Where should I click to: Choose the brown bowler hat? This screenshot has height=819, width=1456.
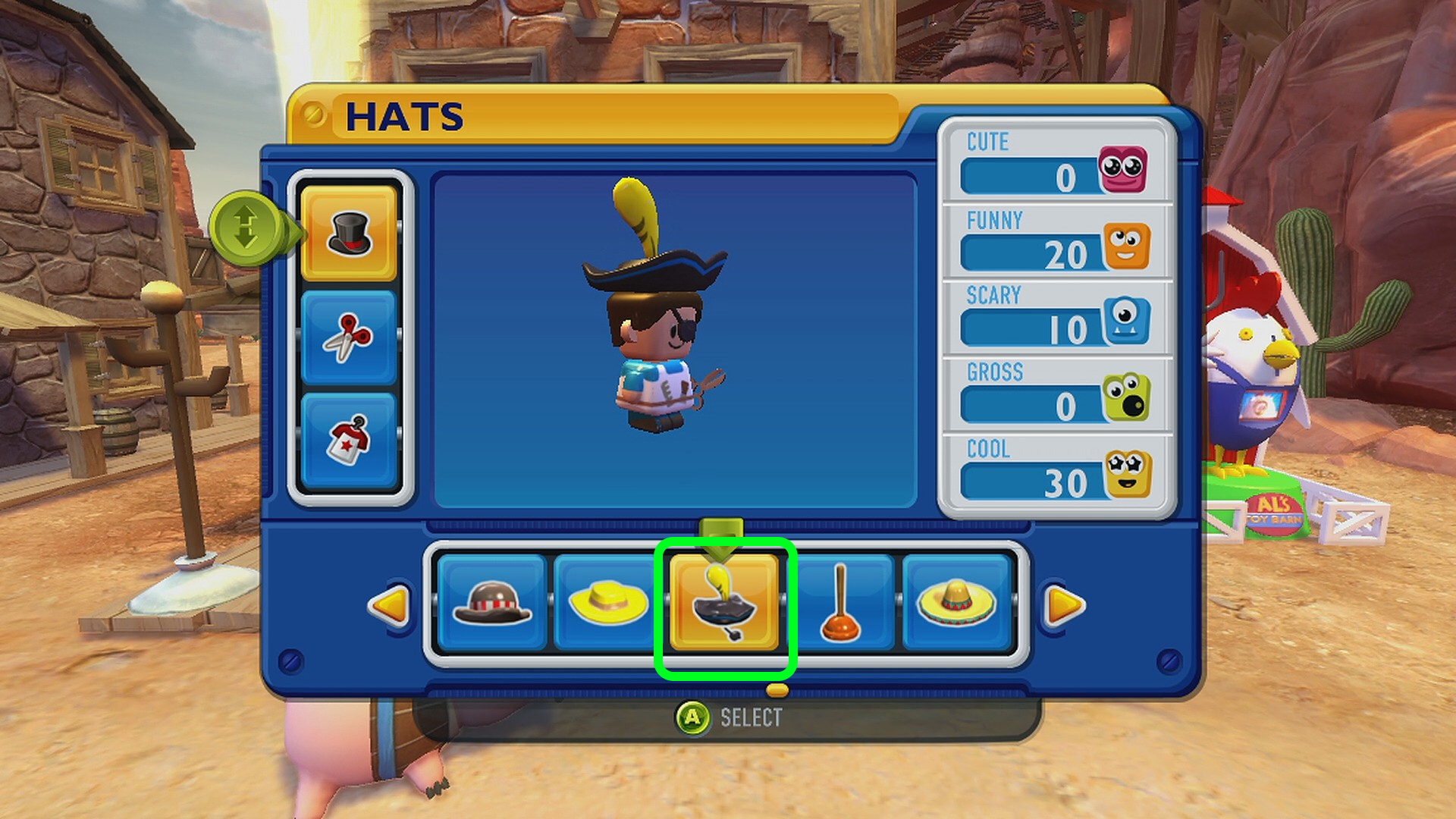[x=491, y=604]
